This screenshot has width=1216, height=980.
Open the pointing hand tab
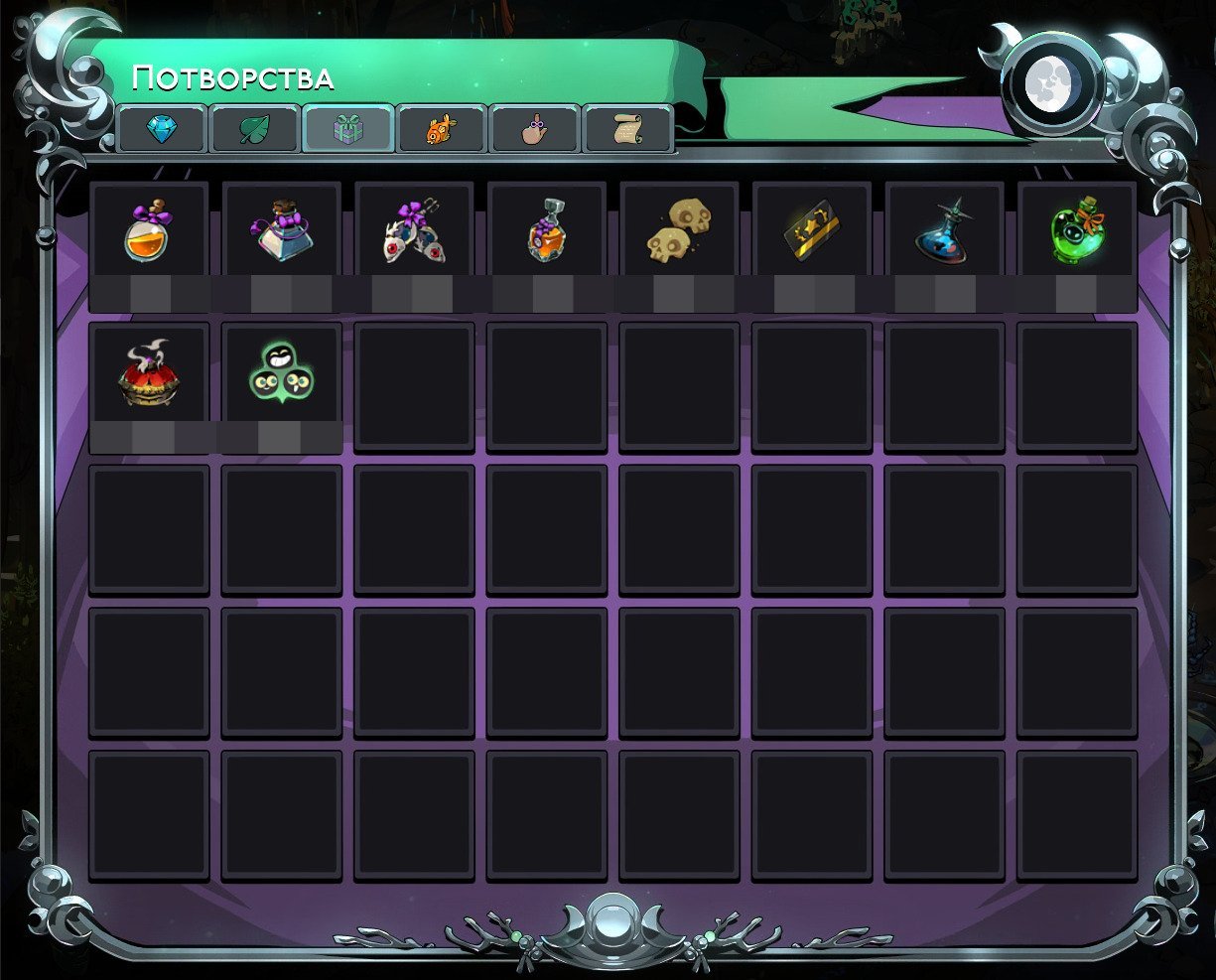(534, 129)
